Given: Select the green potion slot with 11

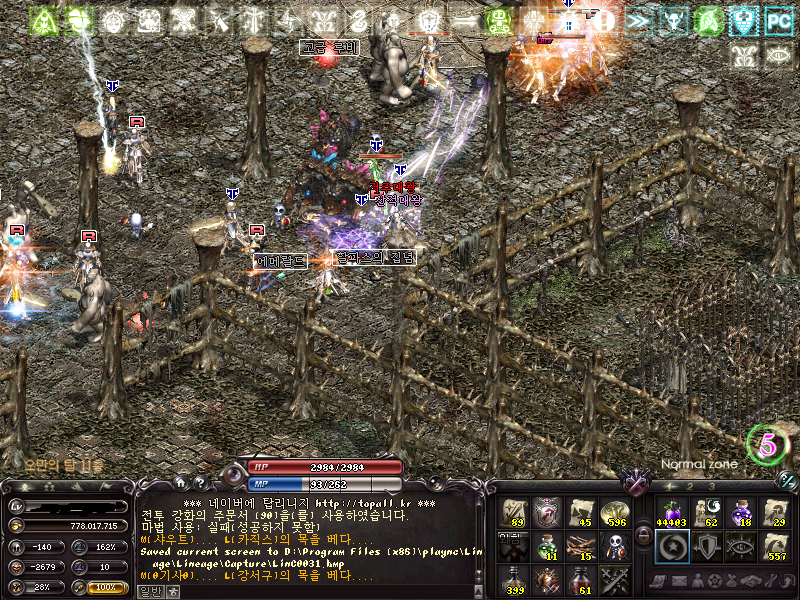Looking at the screenshot, I should click(548, 546).
